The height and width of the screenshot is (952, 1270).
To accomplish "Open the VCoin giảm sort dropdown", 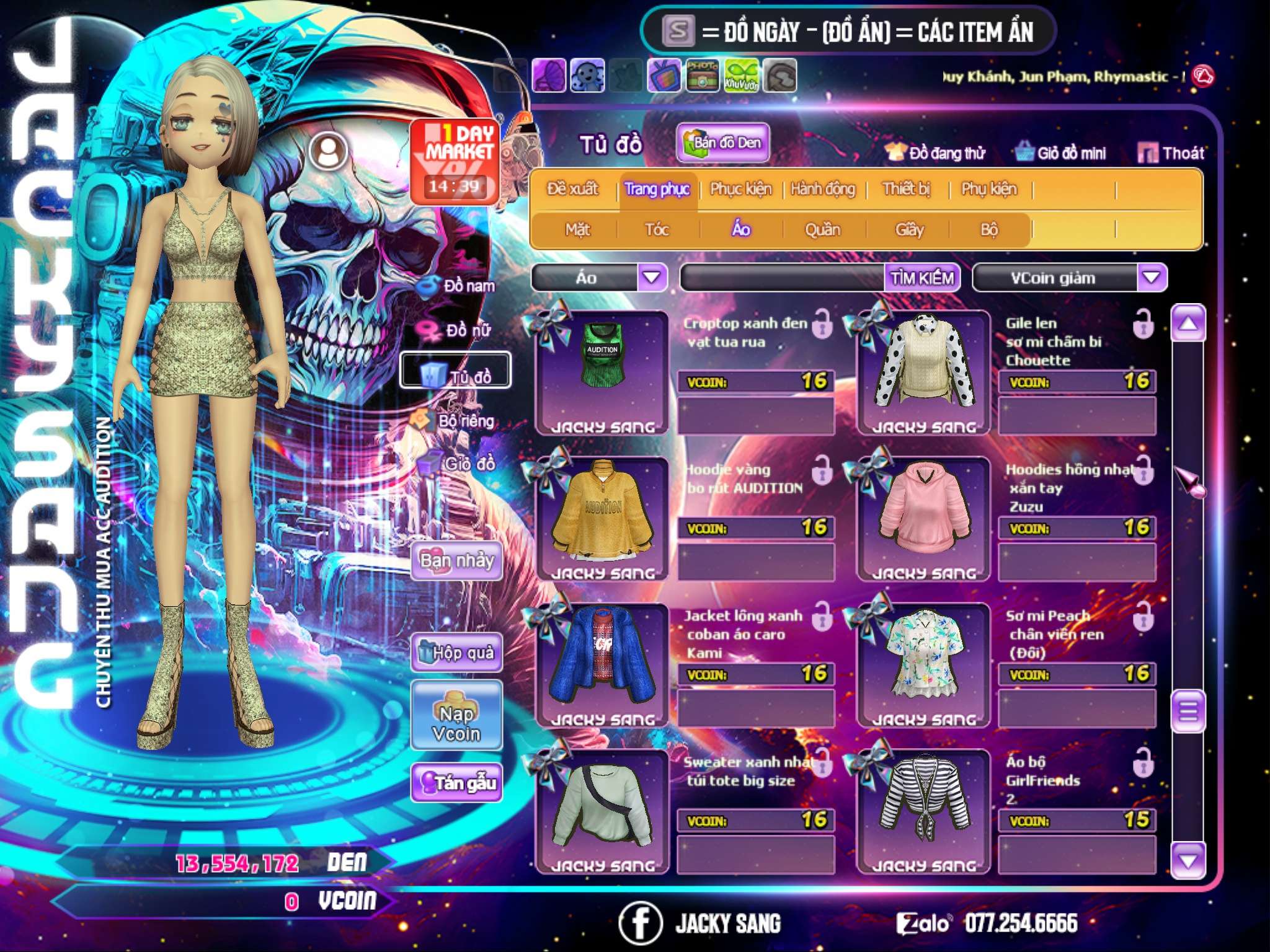I will pyautogui.click(x=1151, y=277).
